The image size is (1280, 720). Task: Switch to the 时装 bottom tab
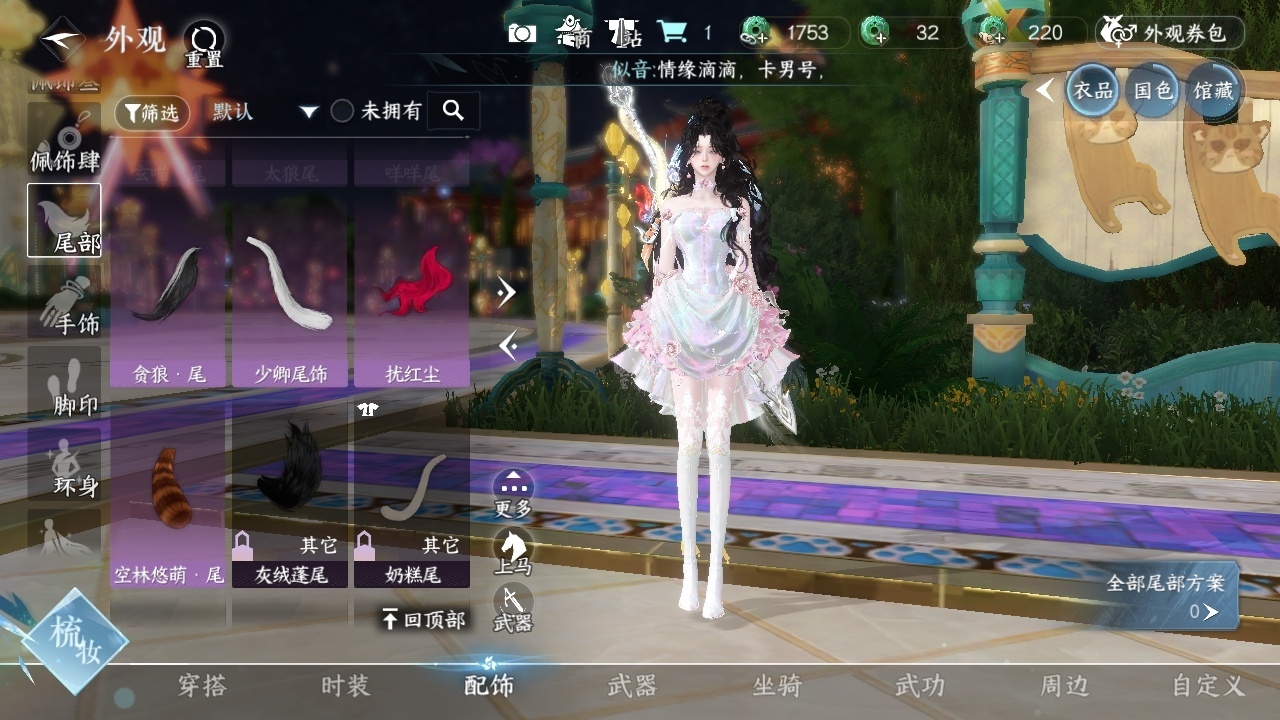tap(345, 686)
